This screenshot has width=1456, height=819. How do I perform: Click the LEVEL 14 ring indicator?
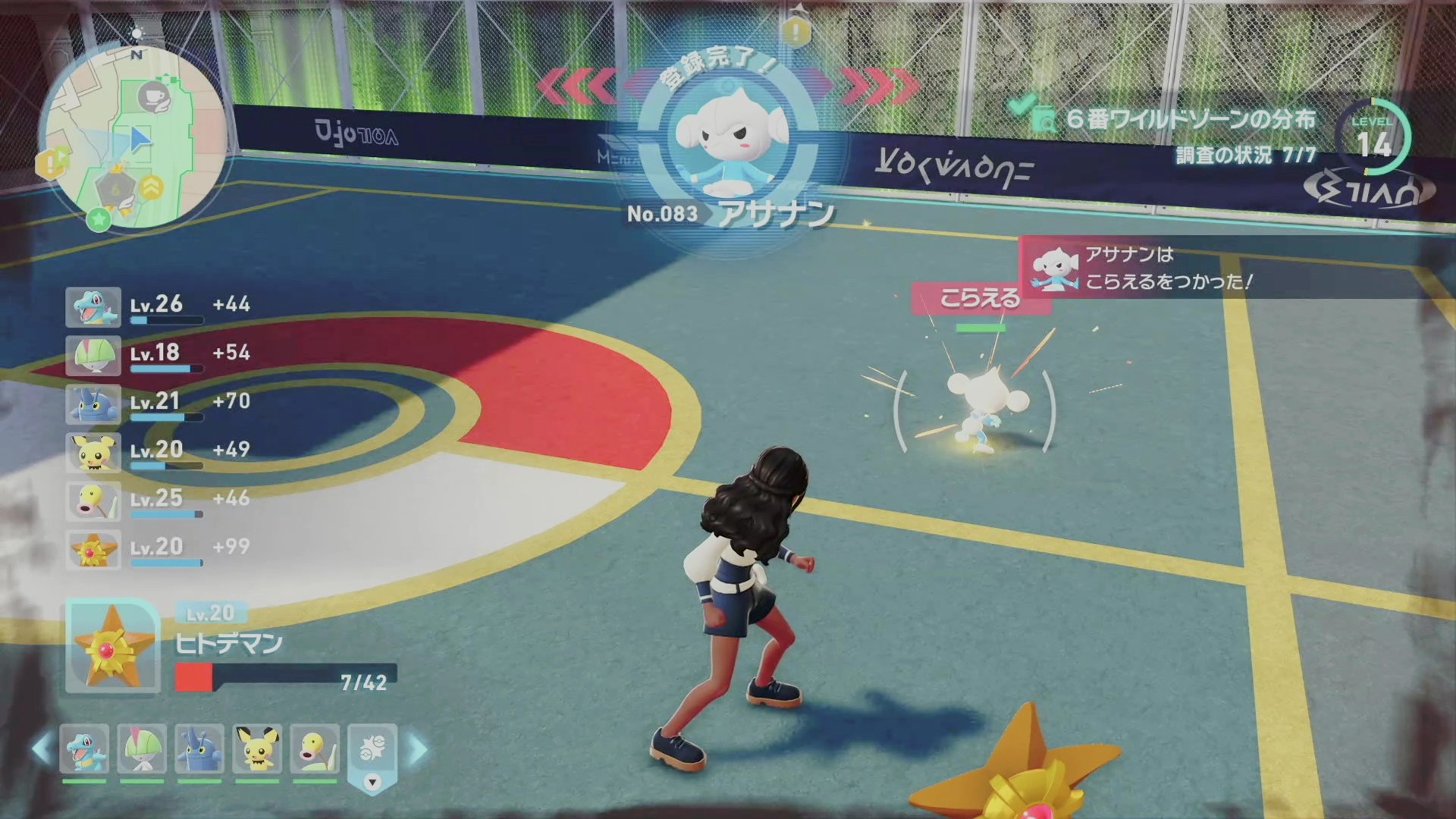pyautogui.click(x=1373, y=139)
